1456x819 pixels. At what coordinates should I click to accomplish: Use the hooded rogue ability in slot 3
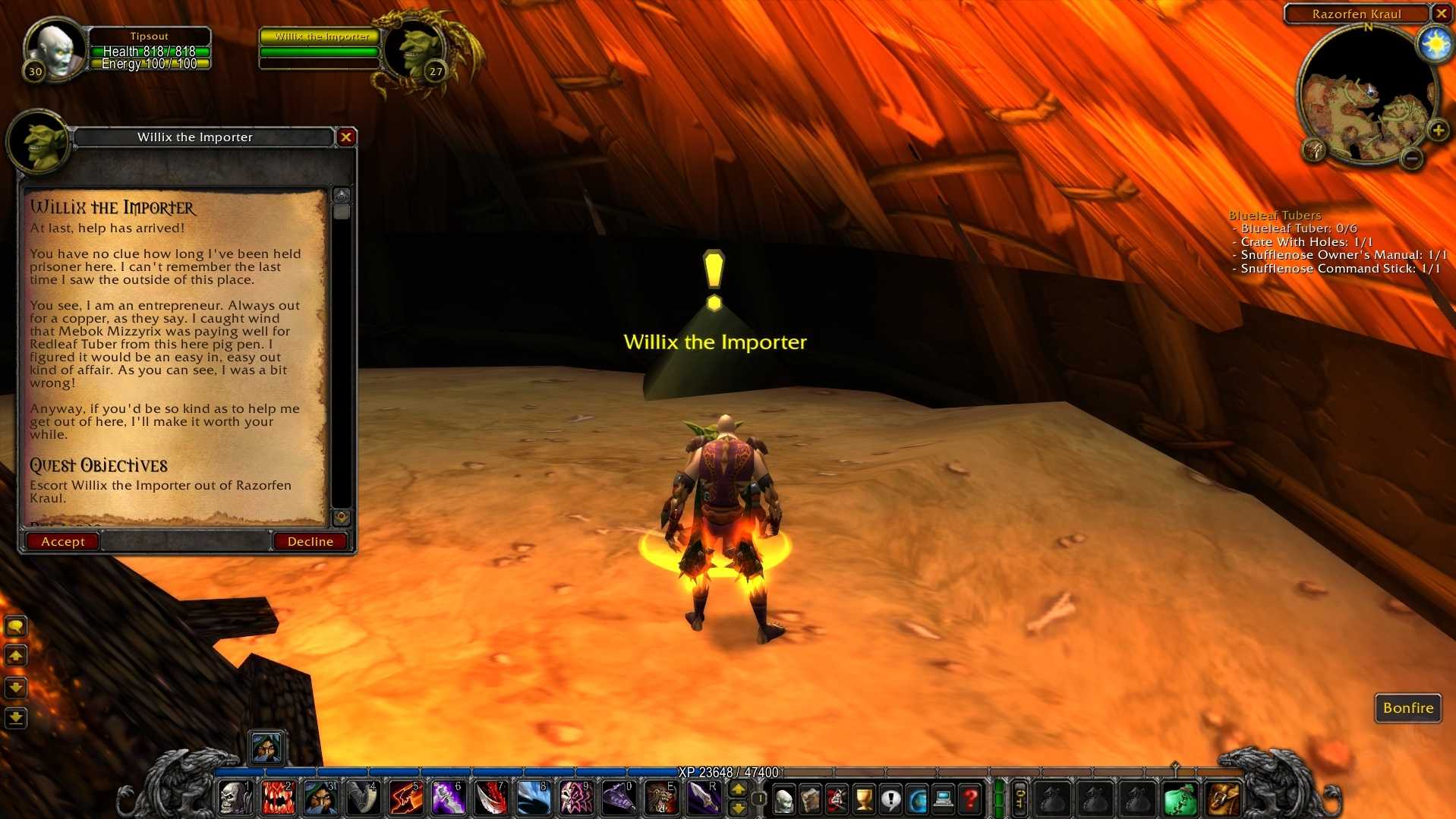click(320, 799)
